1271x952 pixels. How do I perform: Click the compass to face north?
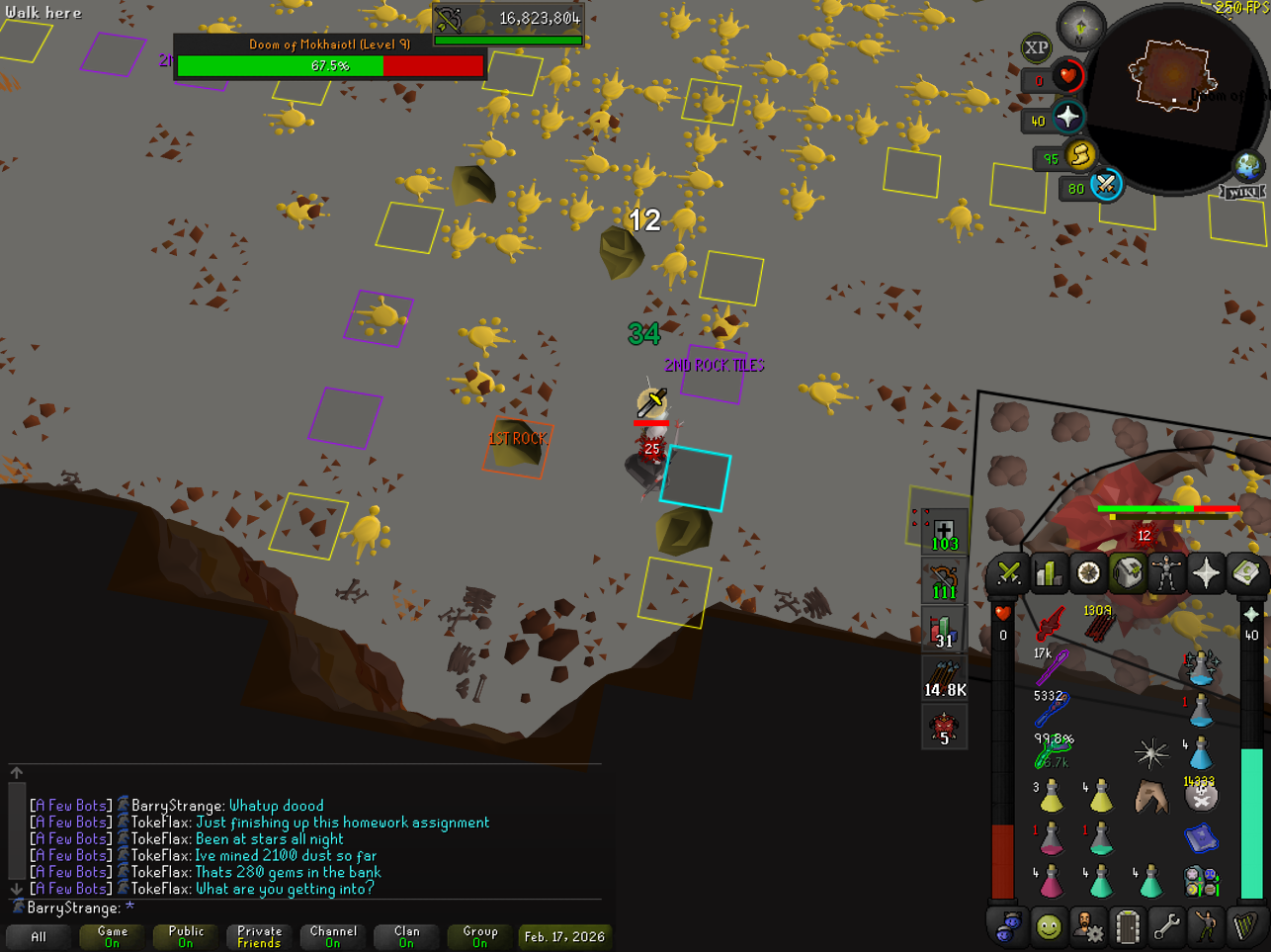pos(1080,28)
